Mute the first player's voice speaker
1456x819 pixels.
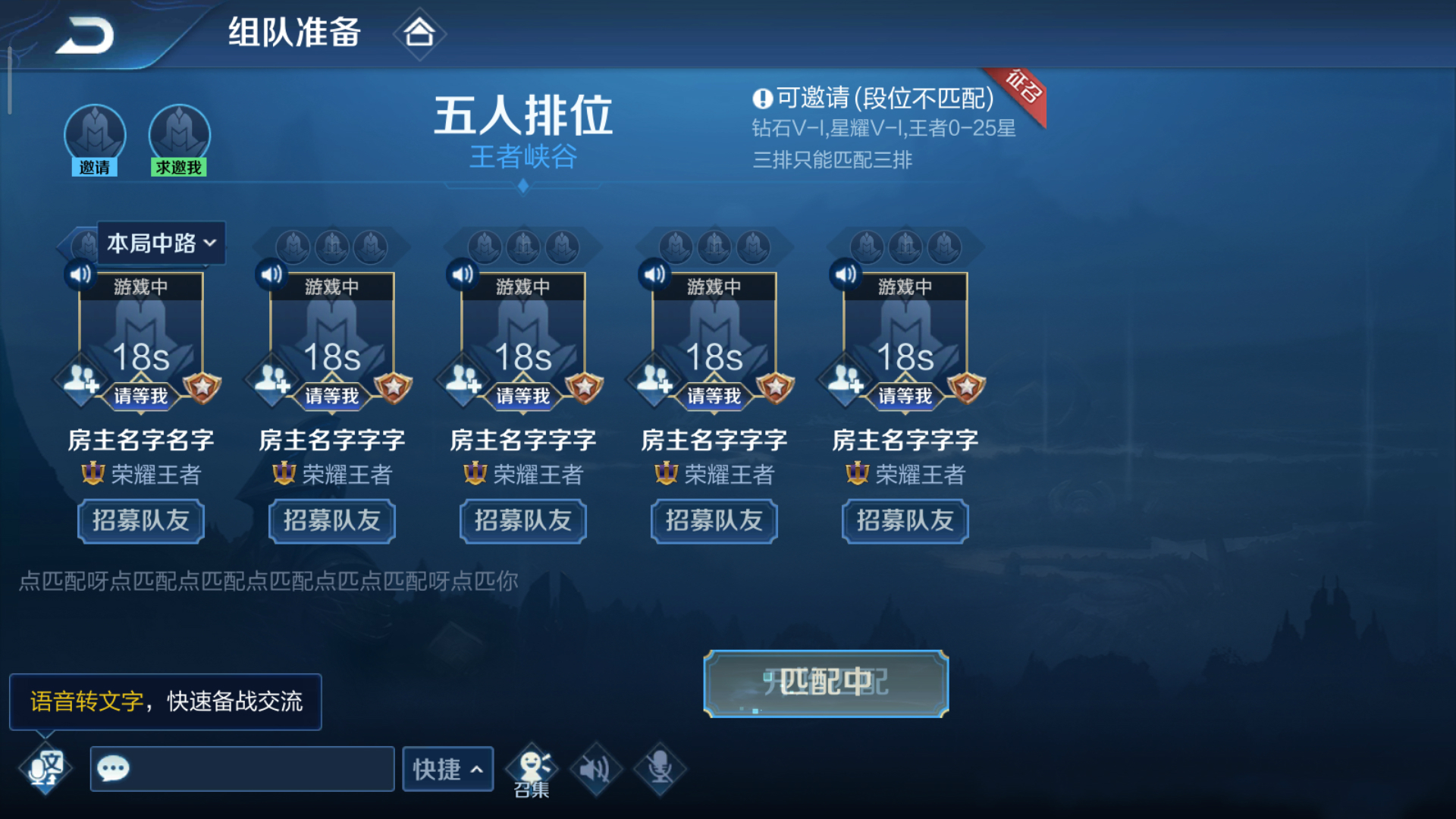point(79,274)
